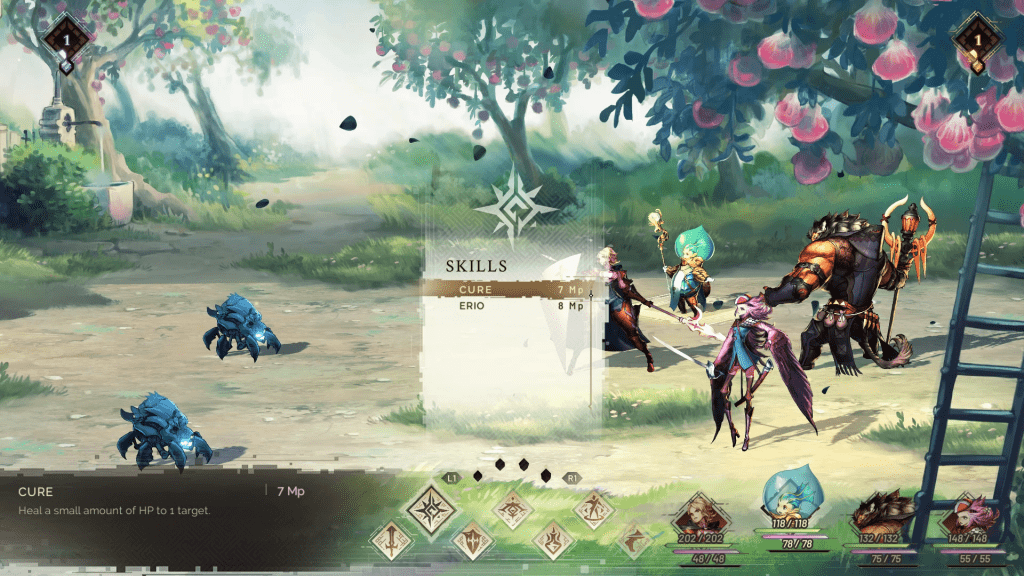The width and height of the screenshot is (1024, 576).
Task: Click the highlighted star Skills command icon
Action: pyautogui.click(x=431, y=509)
